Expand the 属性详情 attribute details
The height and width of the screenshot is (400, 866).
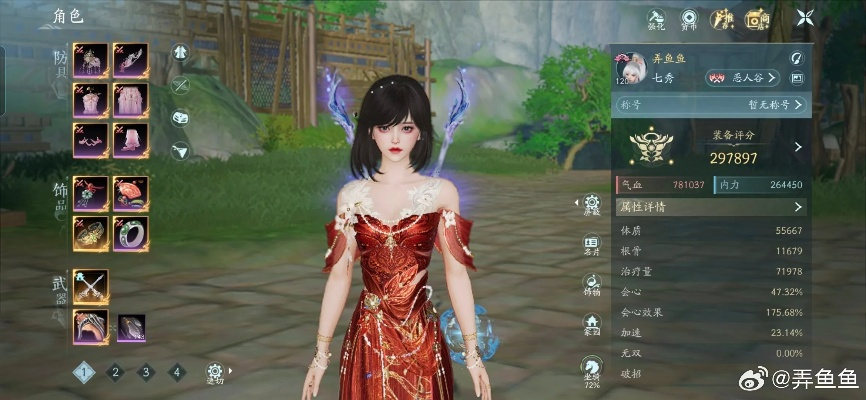(710, 207)
